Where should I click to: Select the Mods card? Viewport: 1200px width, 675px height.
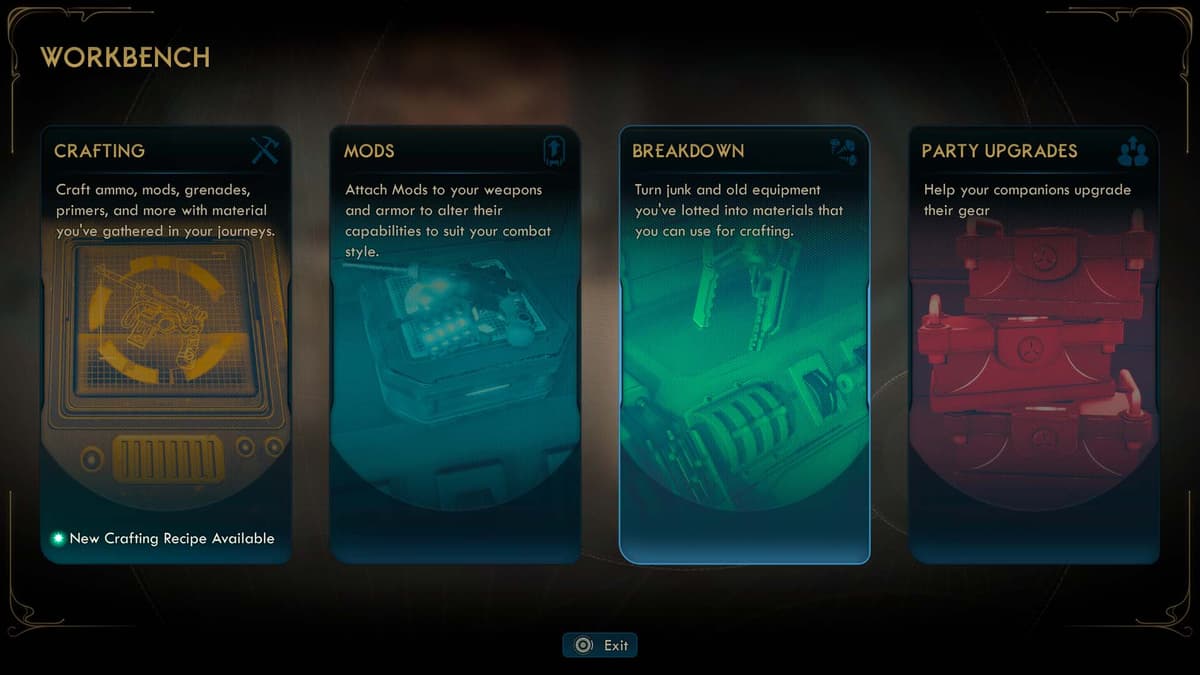point(455,345)
